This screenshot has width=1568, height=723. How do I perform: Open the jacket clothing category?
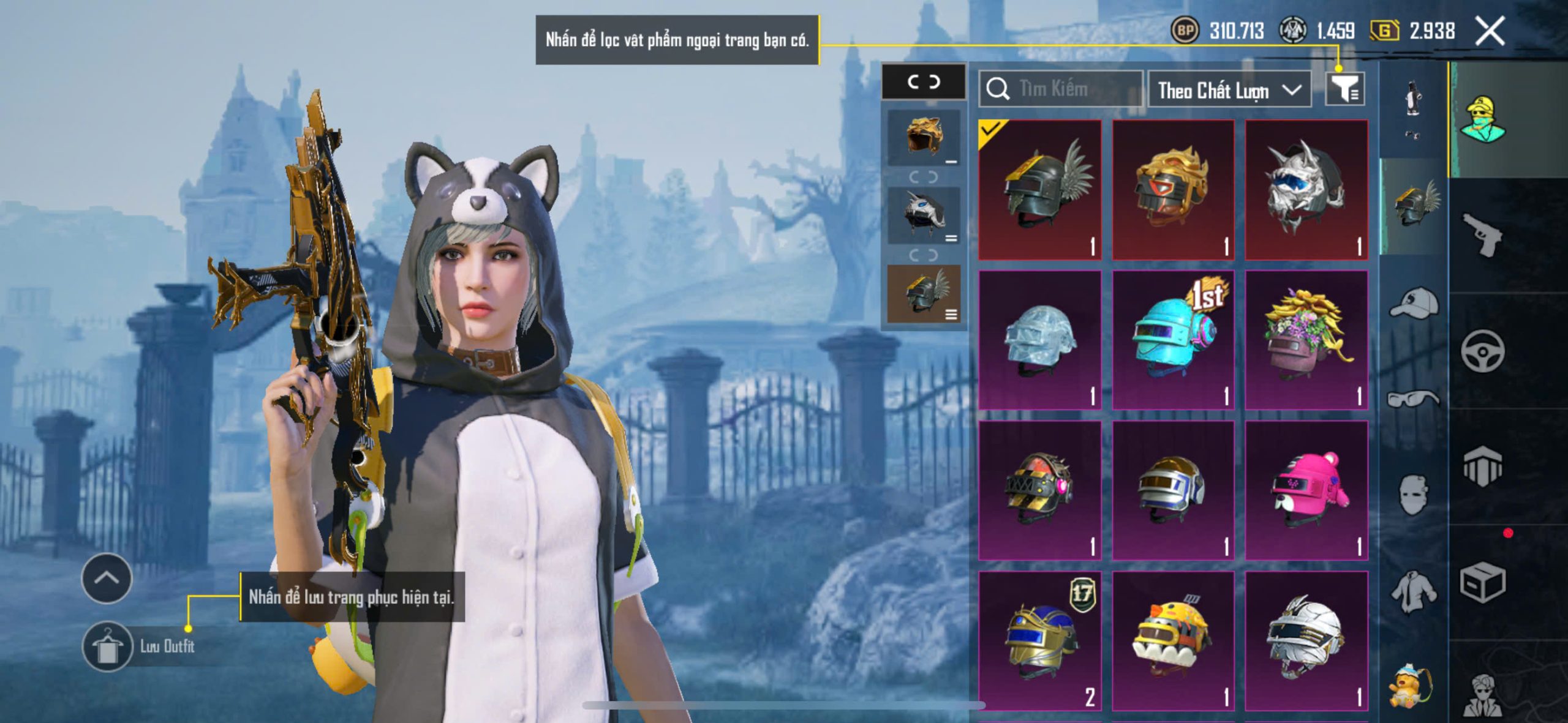click(x=1413, y=591)
